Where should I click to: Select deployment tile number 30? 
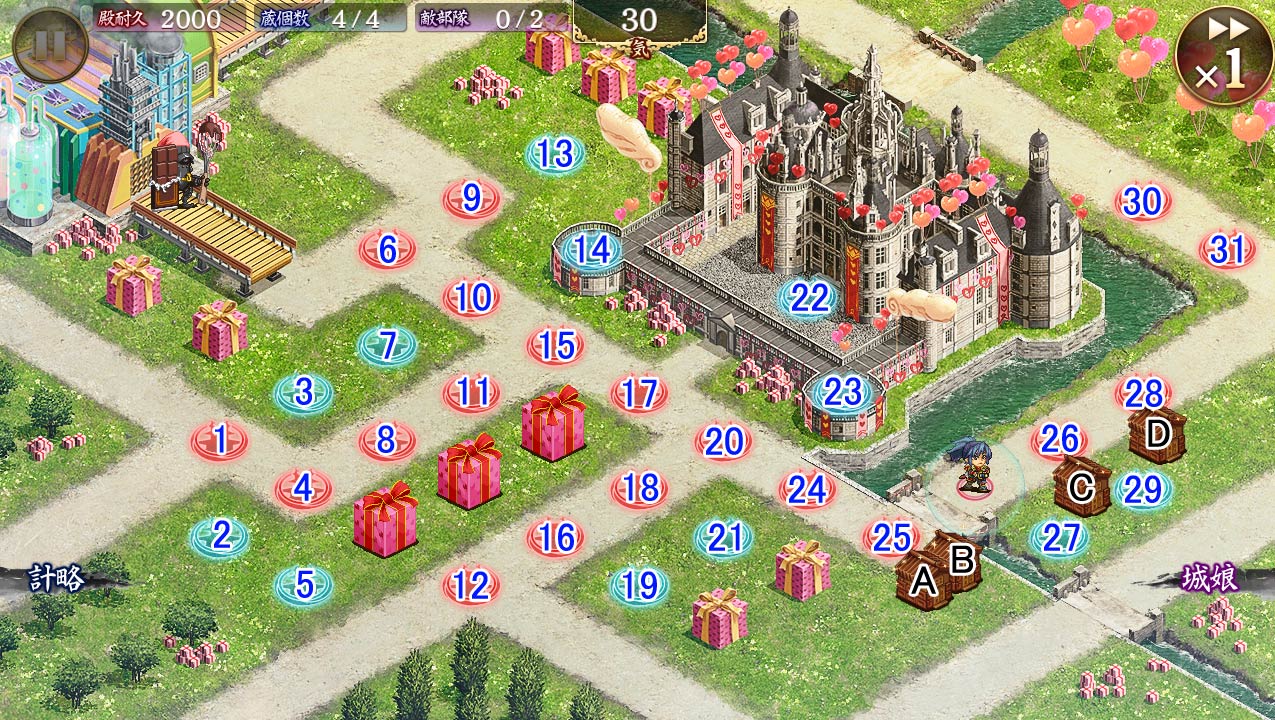click(x=1143, y=203)
